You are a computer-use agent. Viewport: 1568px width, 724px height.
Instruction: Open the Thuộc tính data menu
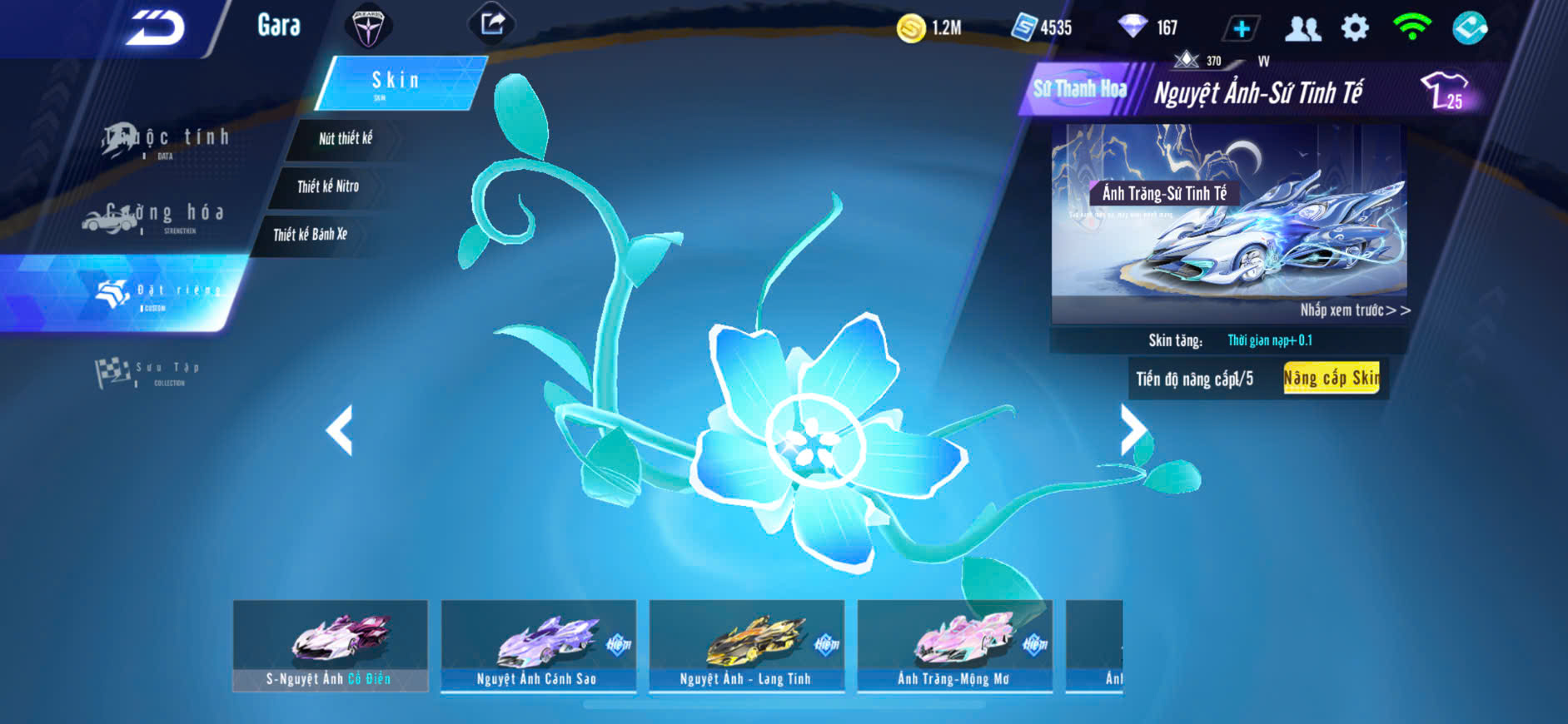[167, 140]
